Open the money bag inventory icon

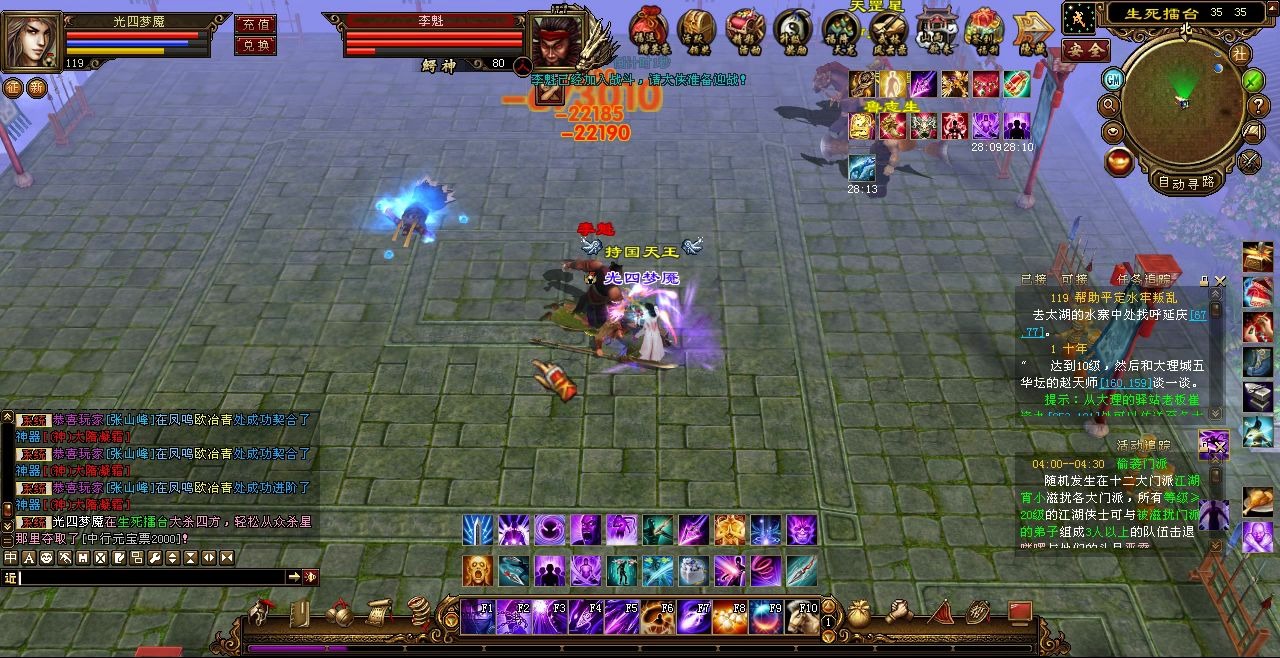(859, 612)
